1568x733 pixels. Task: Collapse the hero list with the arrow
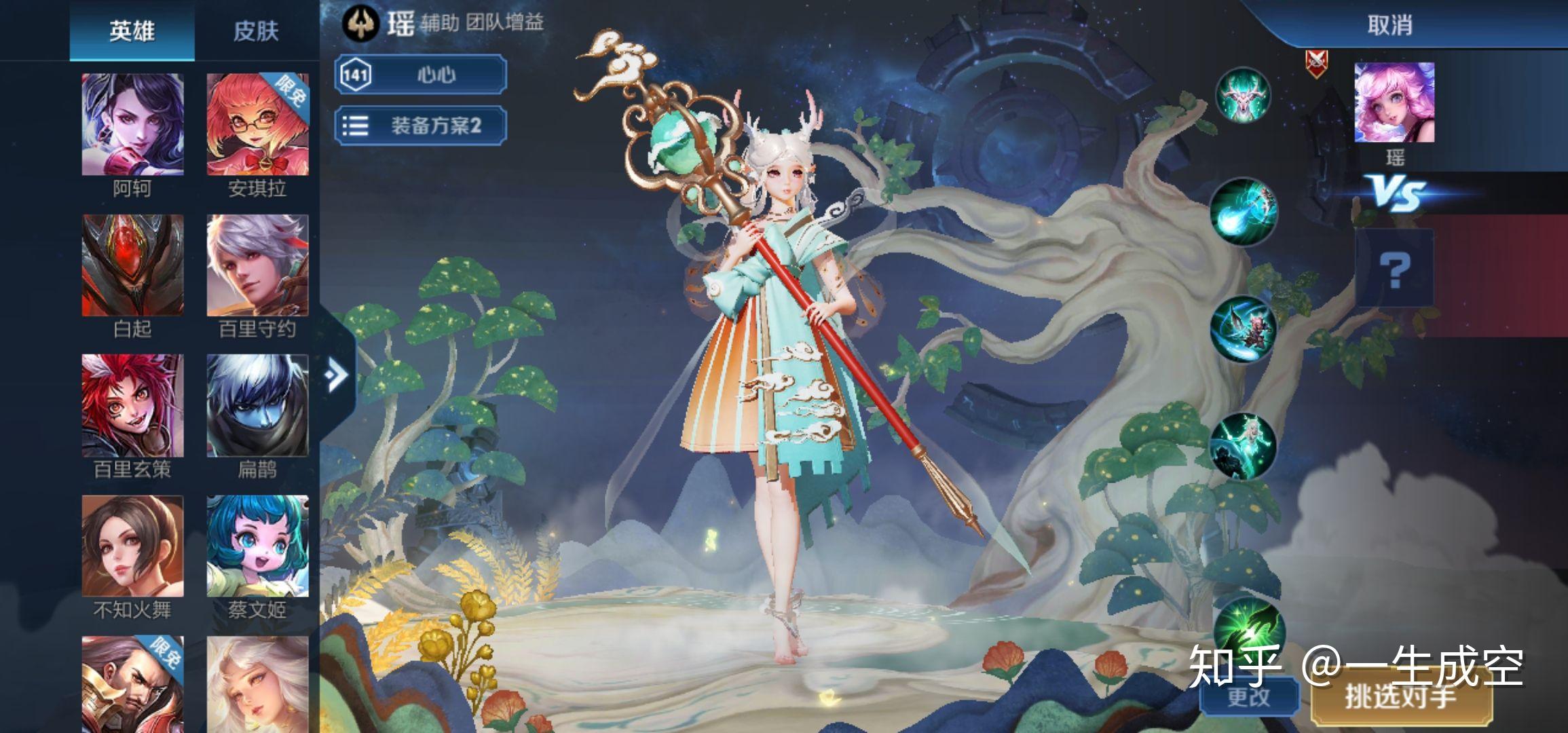pos(336,375)
